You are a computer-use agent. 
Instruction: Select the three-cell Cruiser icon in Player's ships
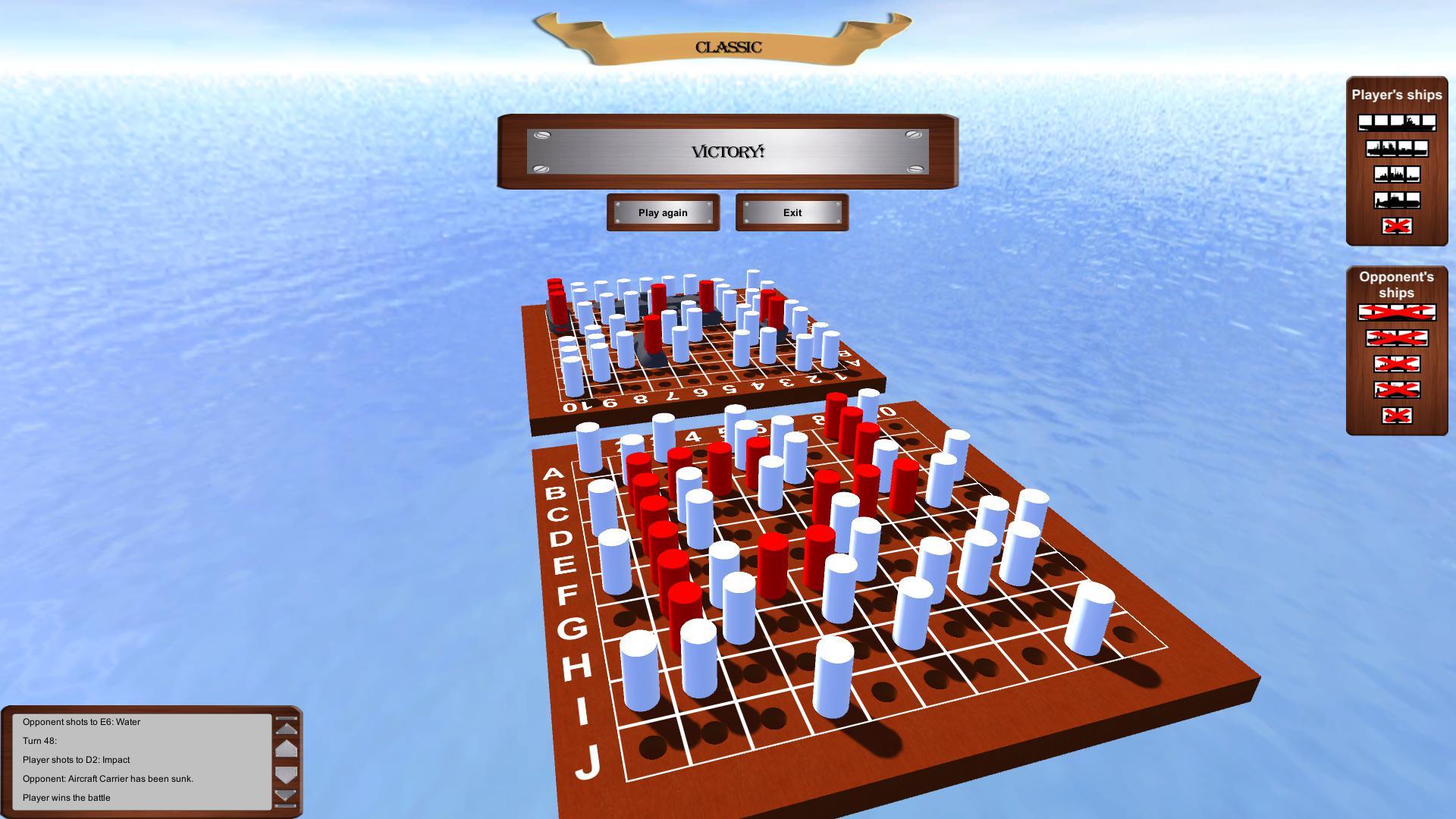point(1396,174)
